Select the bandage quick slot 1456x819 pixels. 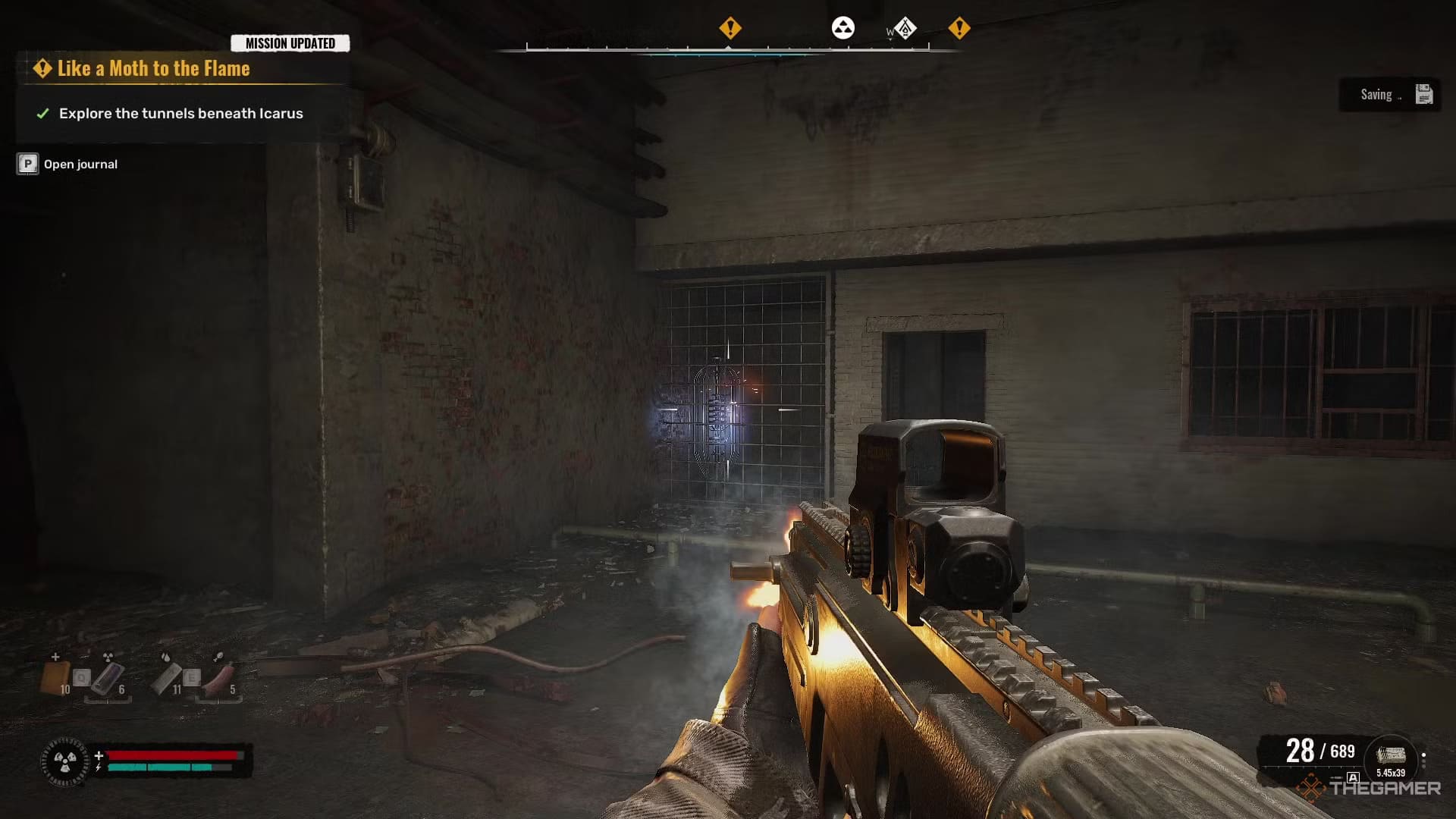167,677
